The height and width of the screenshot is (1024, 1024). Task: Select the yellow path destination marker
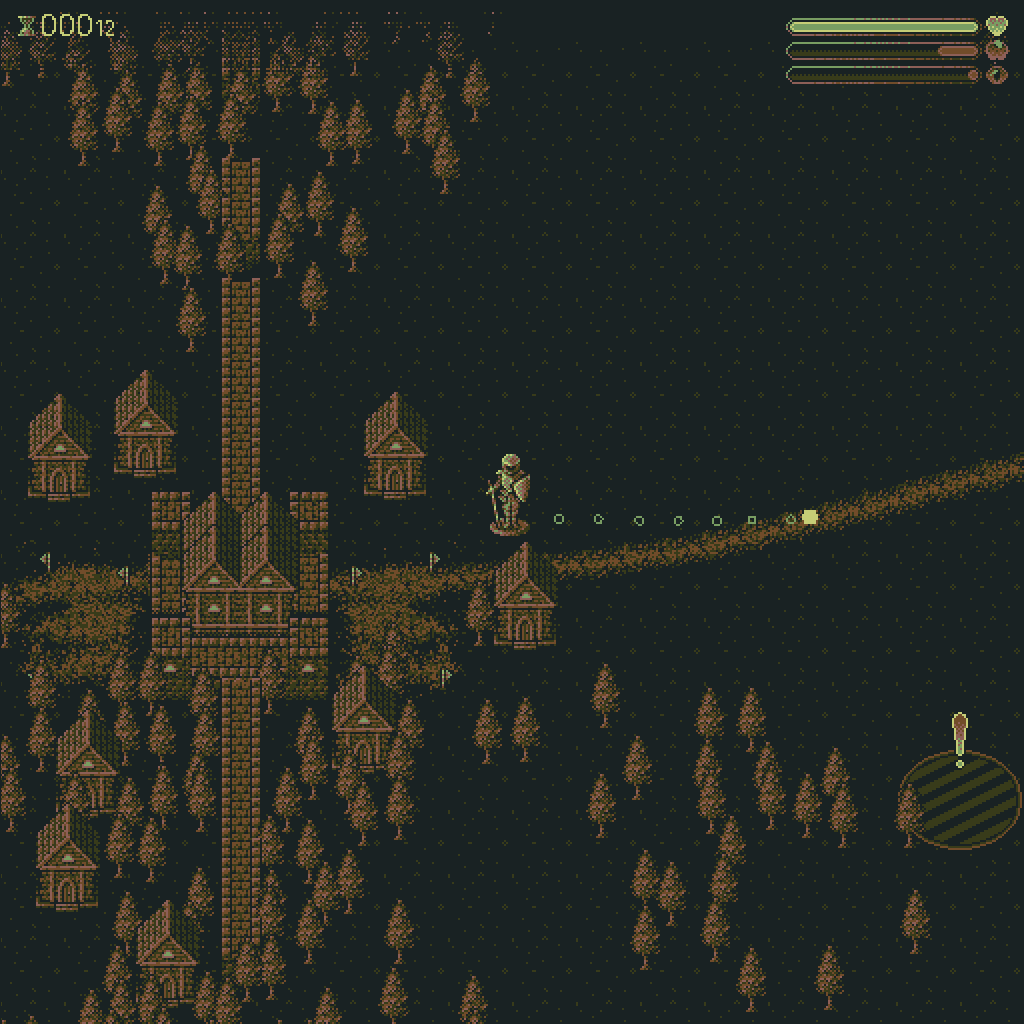point(810,517)
